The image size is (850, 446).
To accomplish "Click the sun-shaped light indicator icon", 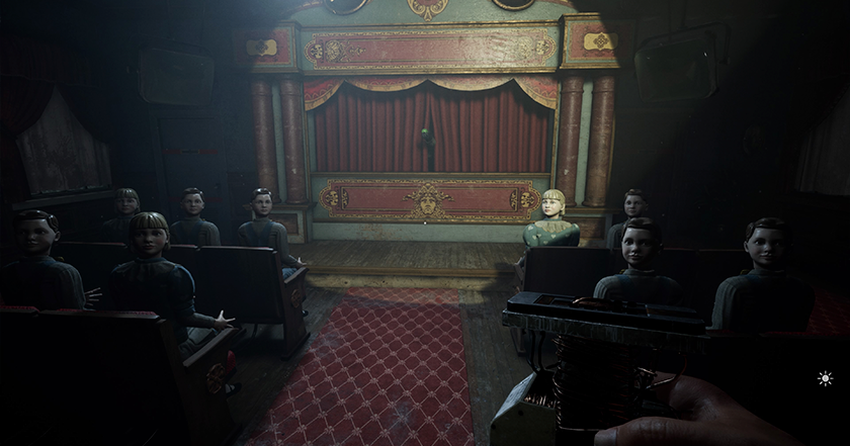I will click(825, 378).
